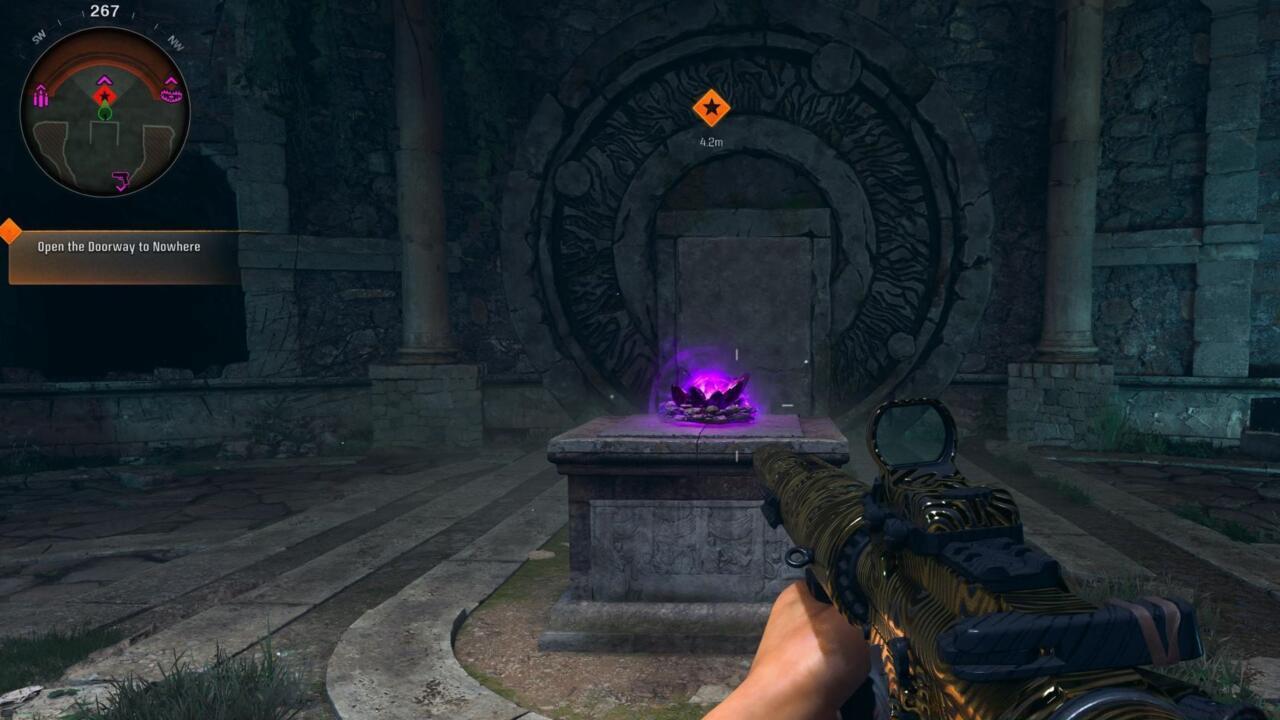This screenshot has width=1280, height=720.
Task: Click the pink crystal icon on minimap's left edge
Action: [41, 96]
